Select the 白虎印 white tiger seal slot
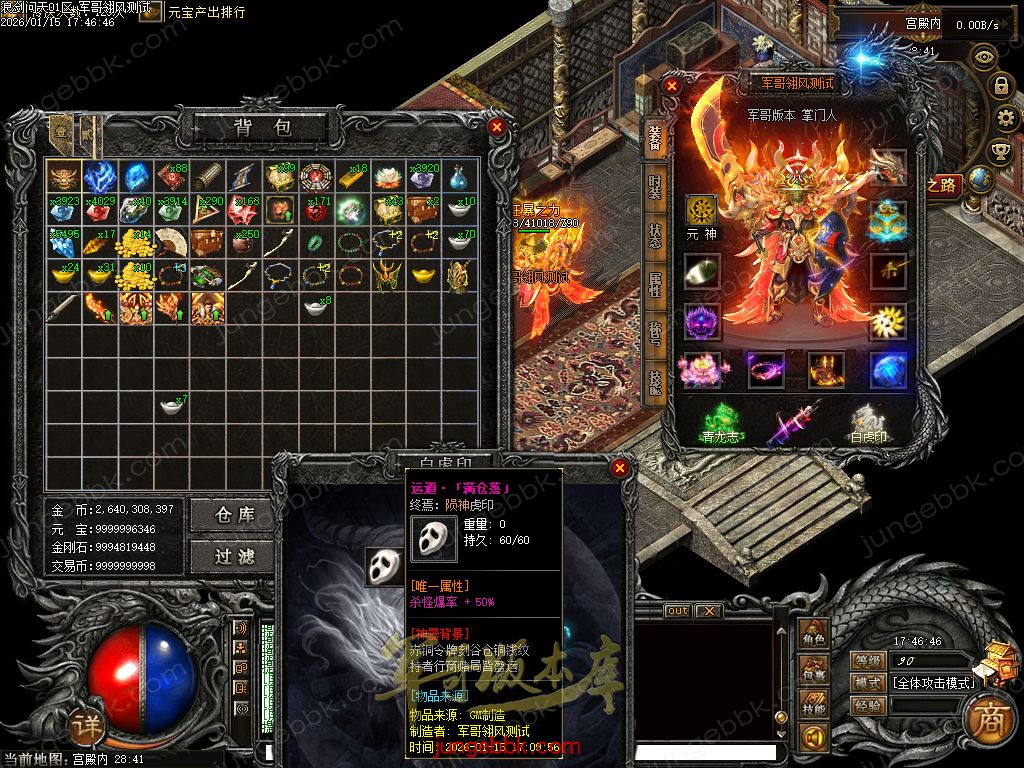The width and height of the screenshot is (1024, 768). (x=868, y=421)
